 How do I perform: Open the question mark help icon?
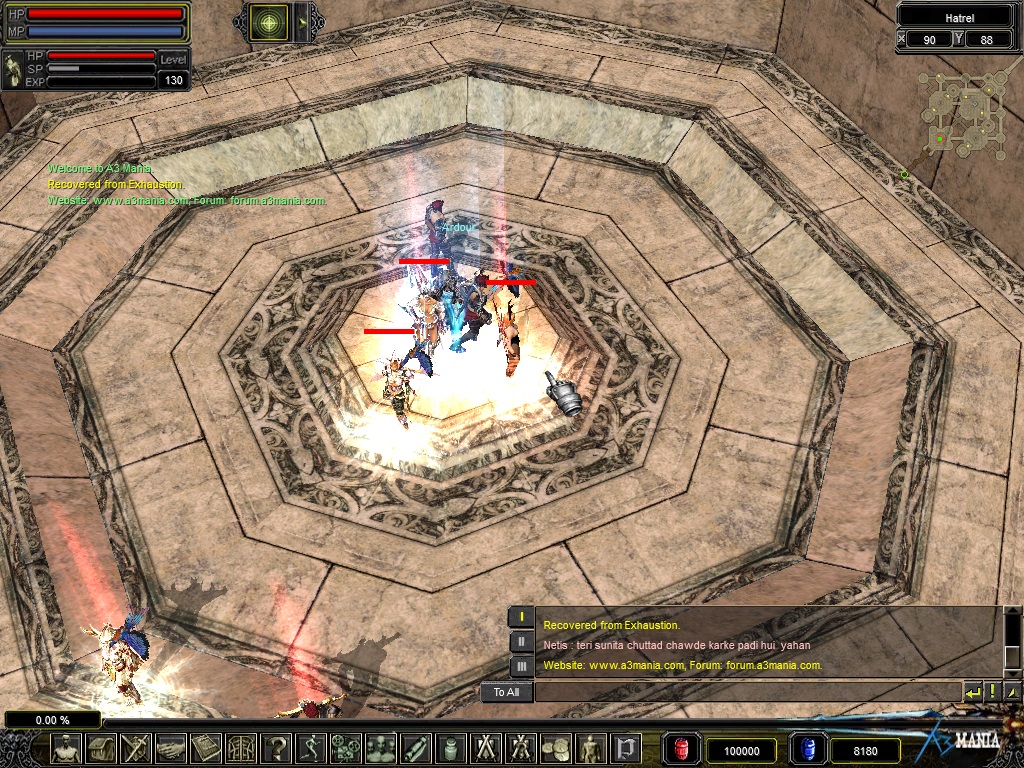pyautogui.click(x=277, y=748)
